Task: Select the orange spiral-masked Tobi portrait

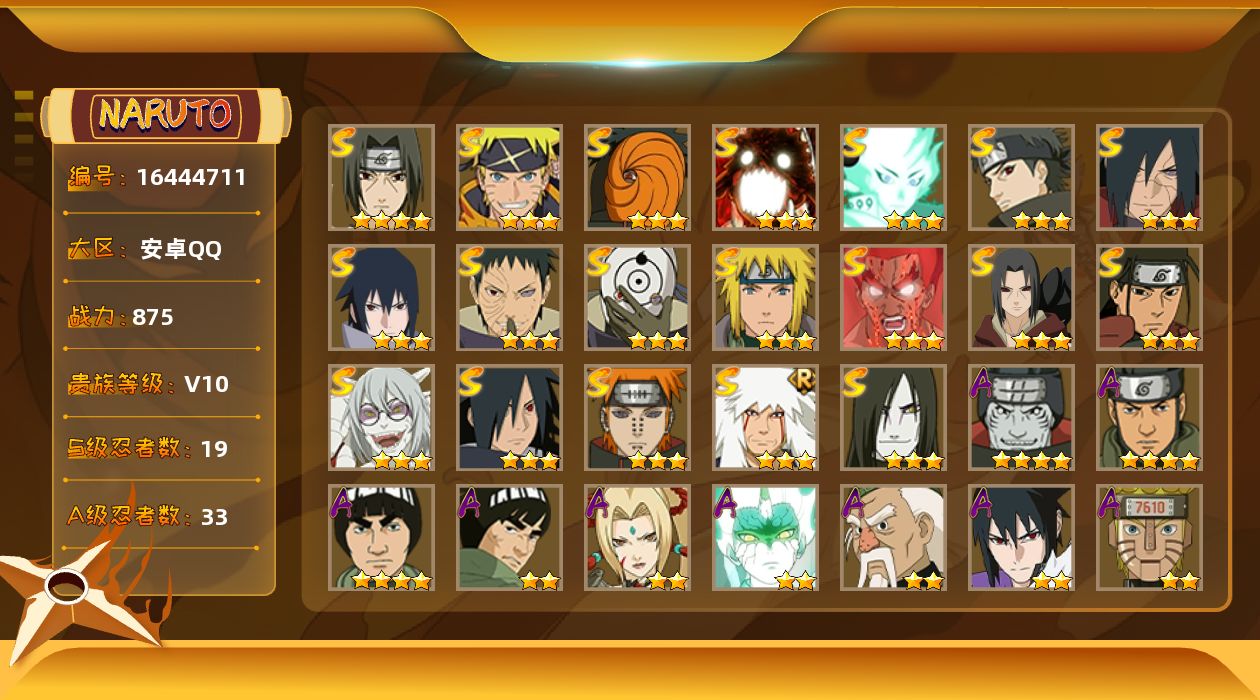Action: click(637, 177)
